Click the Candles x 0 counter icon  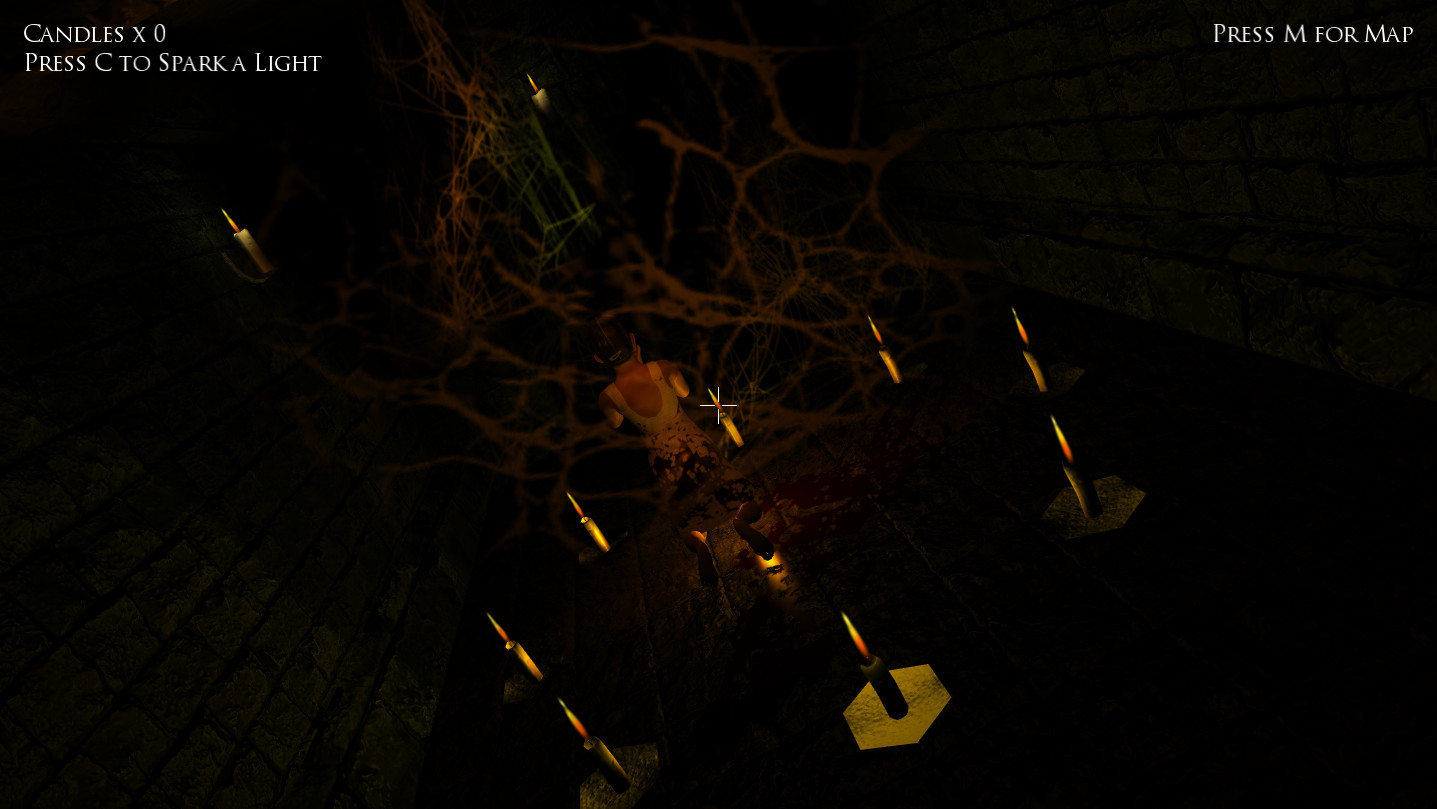pyautogui.click(x=95, y=34)
